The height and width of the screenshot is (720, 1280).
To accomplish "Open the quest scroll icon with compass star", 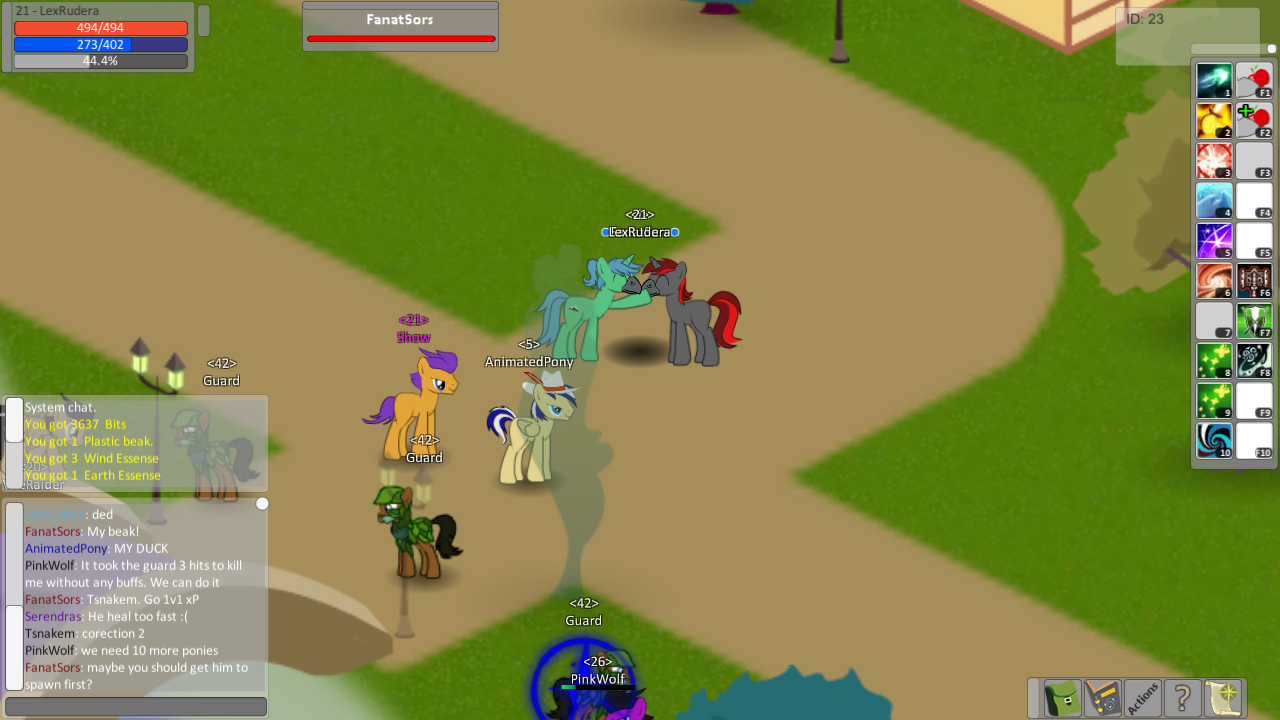I will coord(1221,698).
